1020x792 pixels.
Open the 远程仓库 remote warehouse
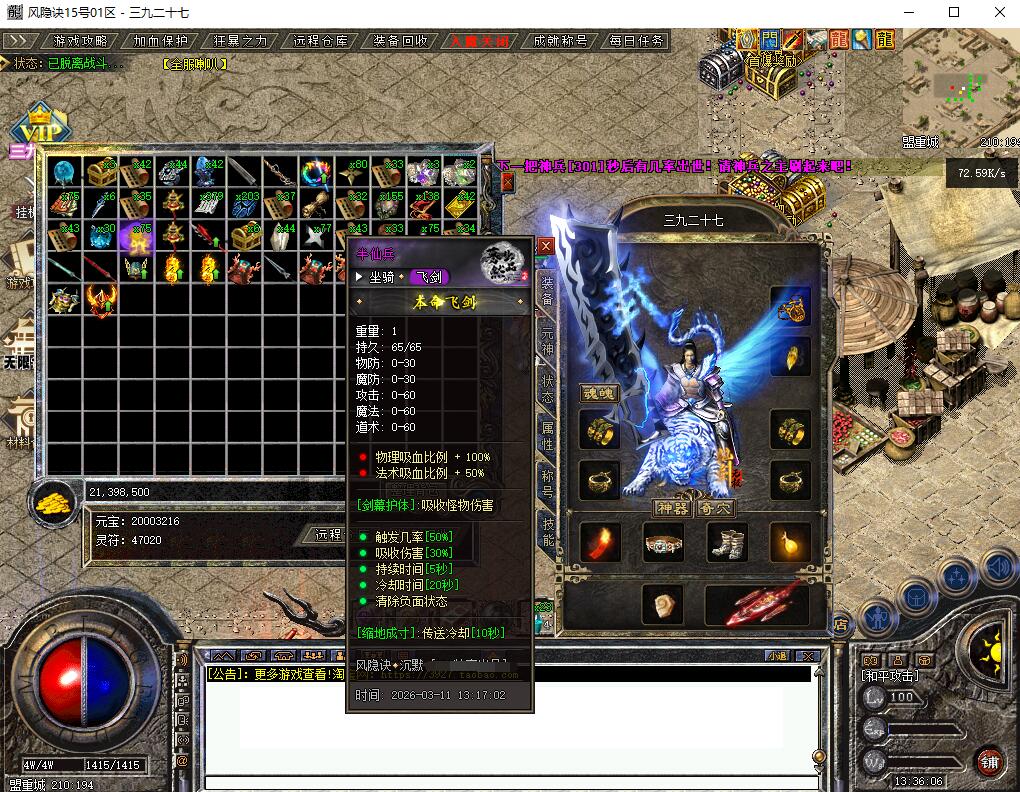click(x=320, y=41)
